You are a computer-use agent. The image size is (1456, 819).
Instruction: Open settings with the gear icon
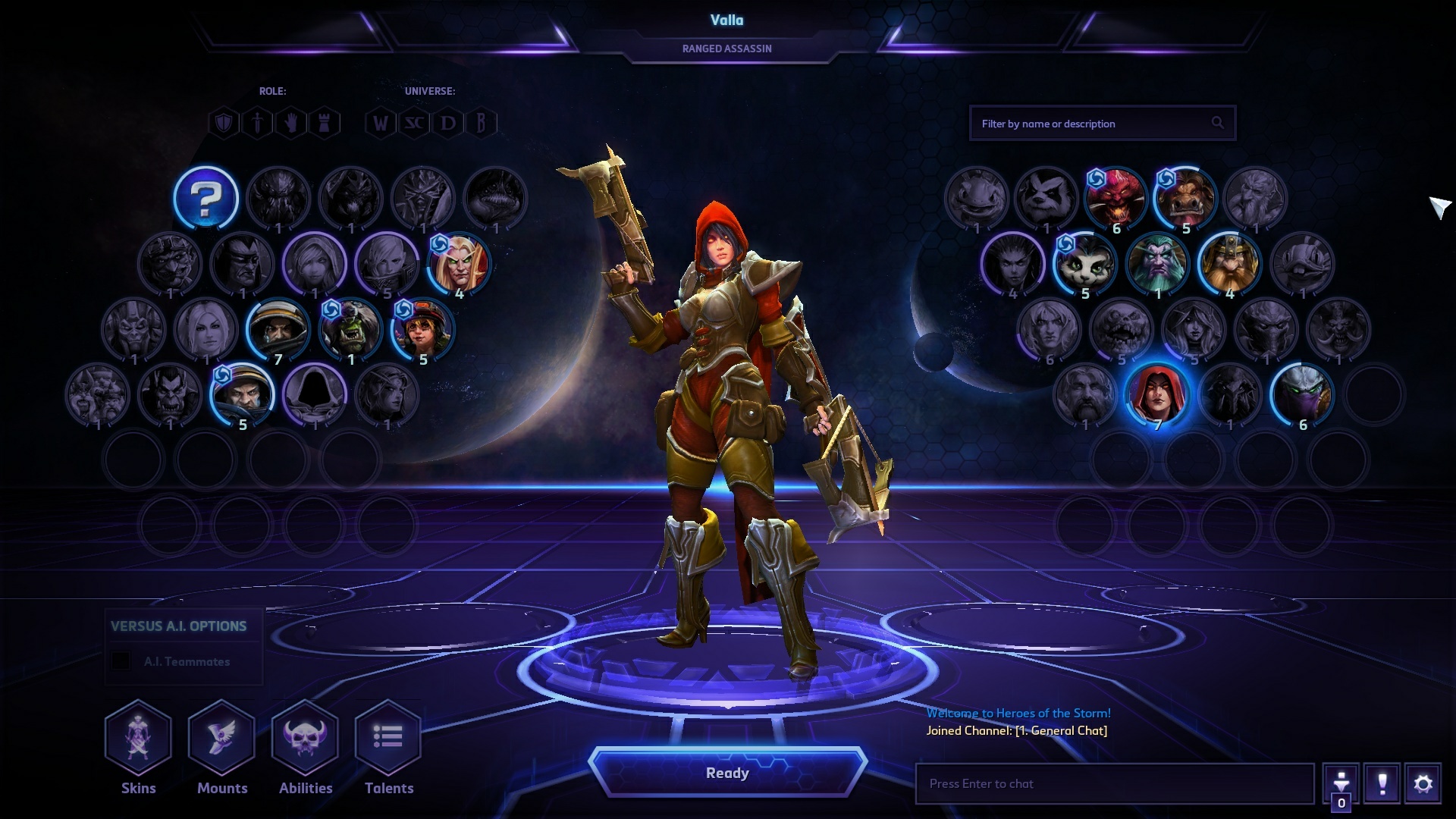pyautogui.click(x=1423, y=783)
